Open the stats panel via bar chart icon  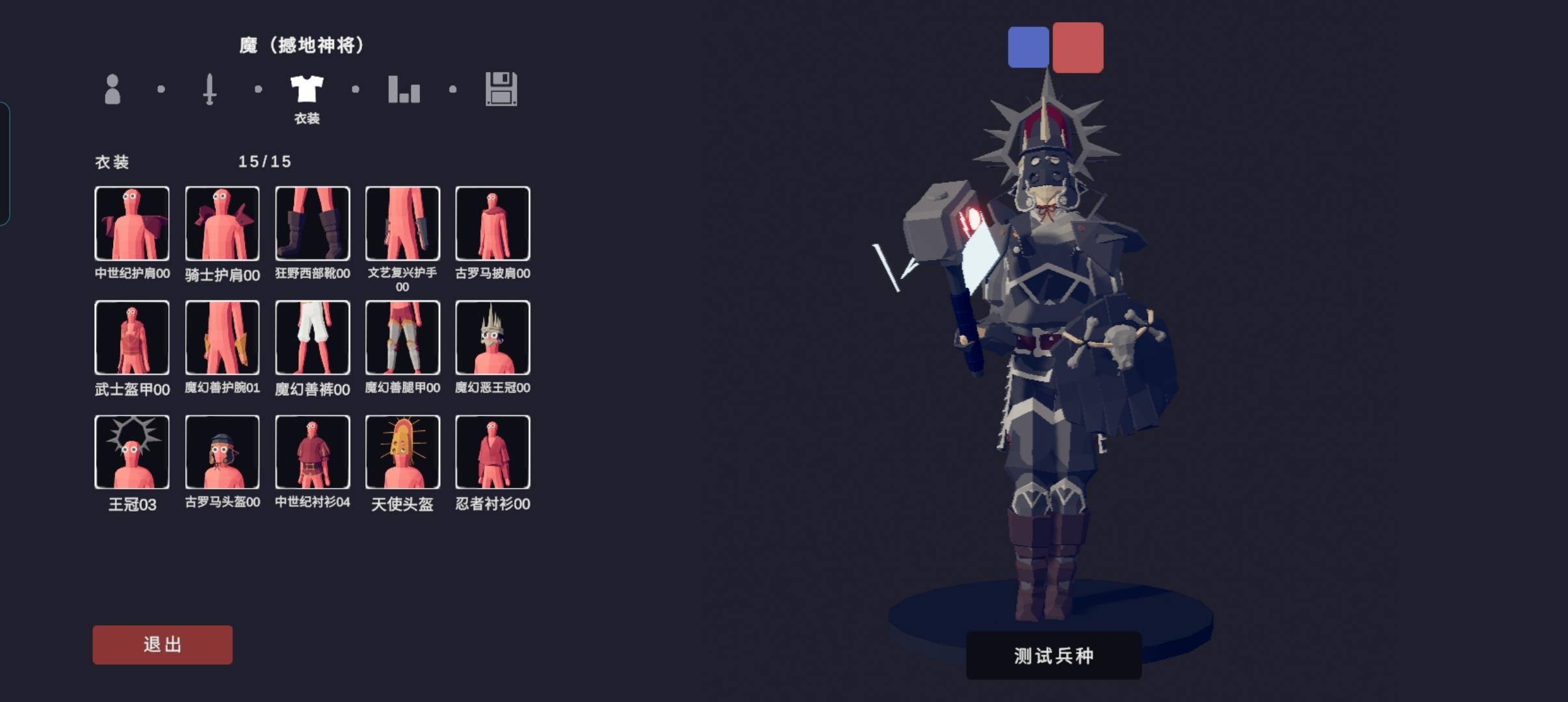[404, 91]
